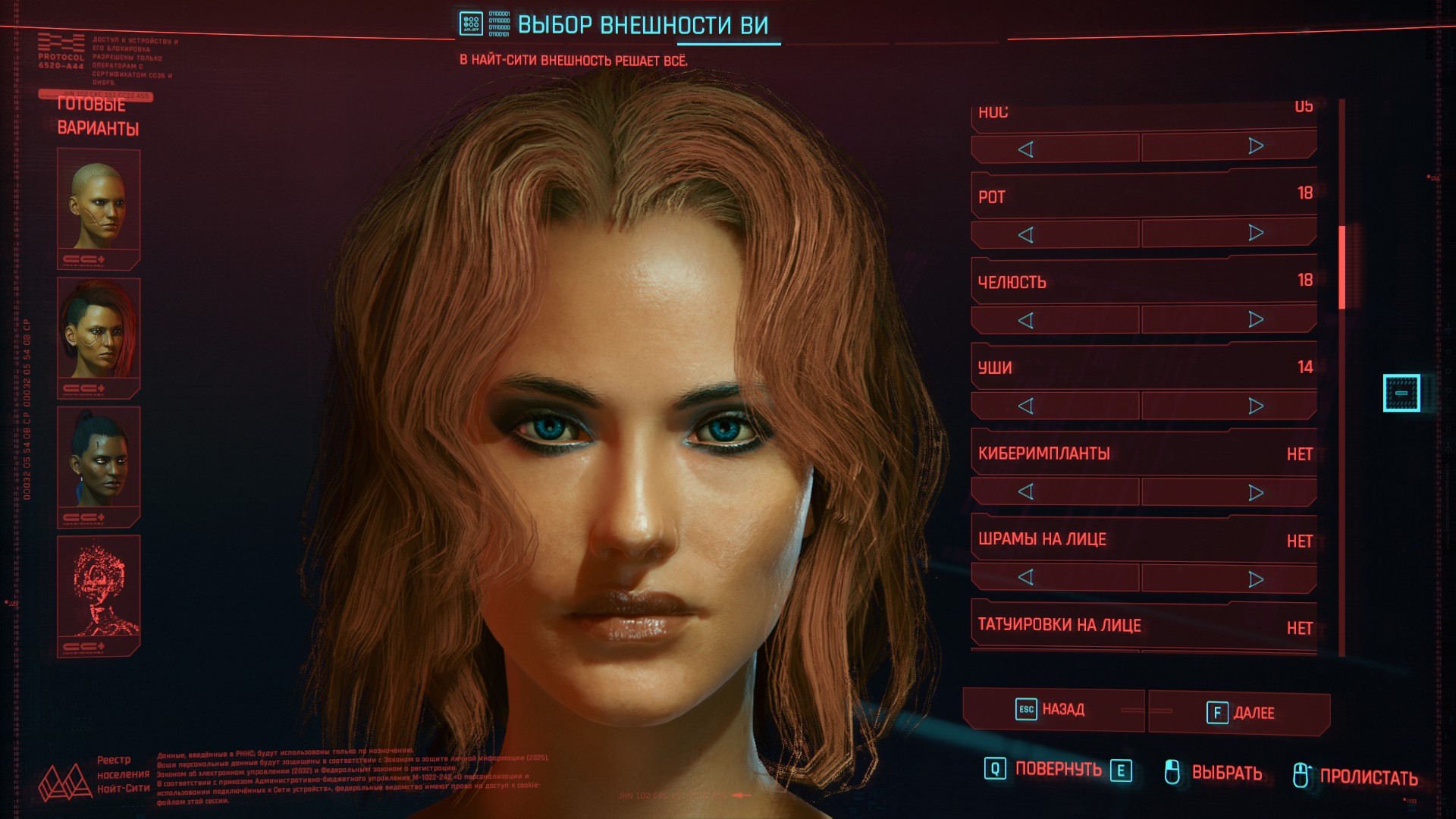
Task: Click the options list scrollbar handle
Action: (1341, 267)
